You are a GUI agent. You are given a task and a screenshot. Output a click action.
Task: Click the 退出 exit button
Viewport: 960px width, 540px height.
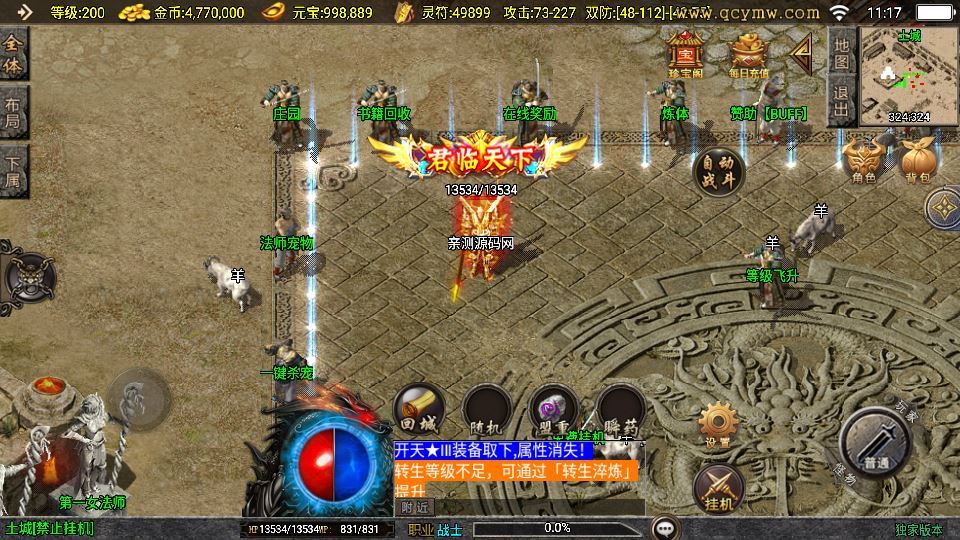point(842,101)
